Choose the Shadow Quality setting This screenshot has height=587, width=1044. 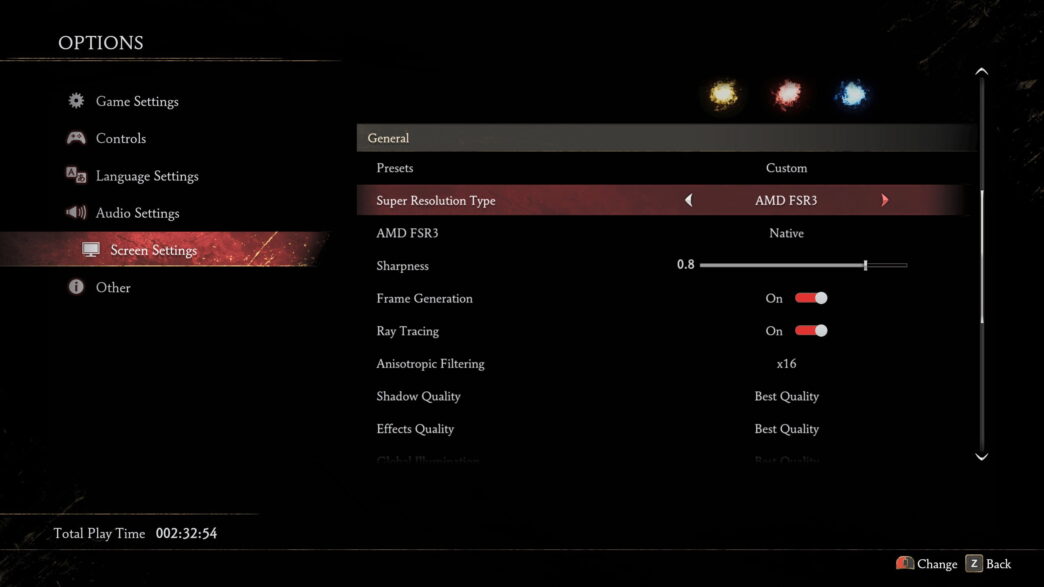click(x=660, y=396)
